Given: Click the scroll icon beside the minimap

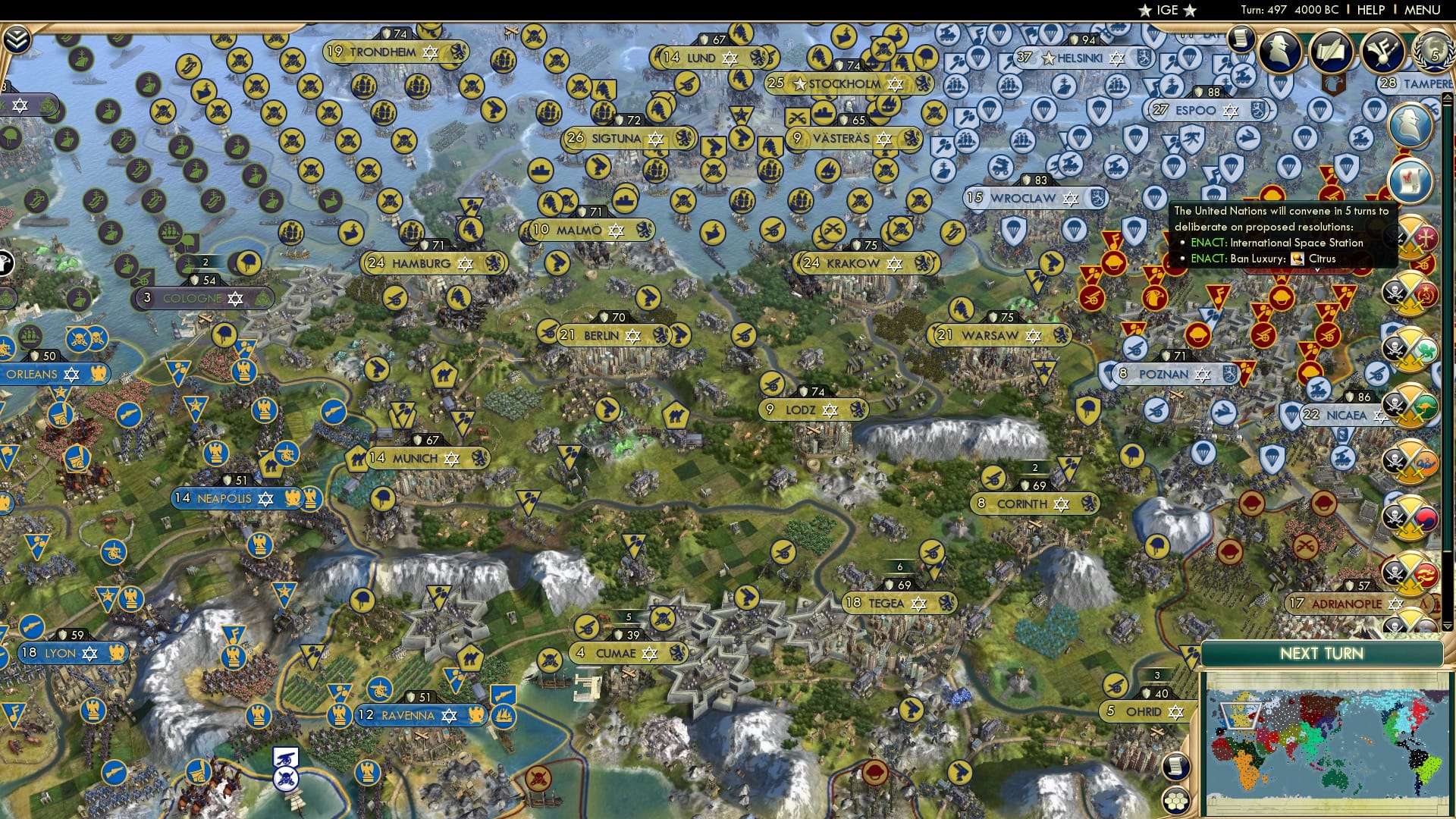Looking at the screenshot, I should 1175,767.
